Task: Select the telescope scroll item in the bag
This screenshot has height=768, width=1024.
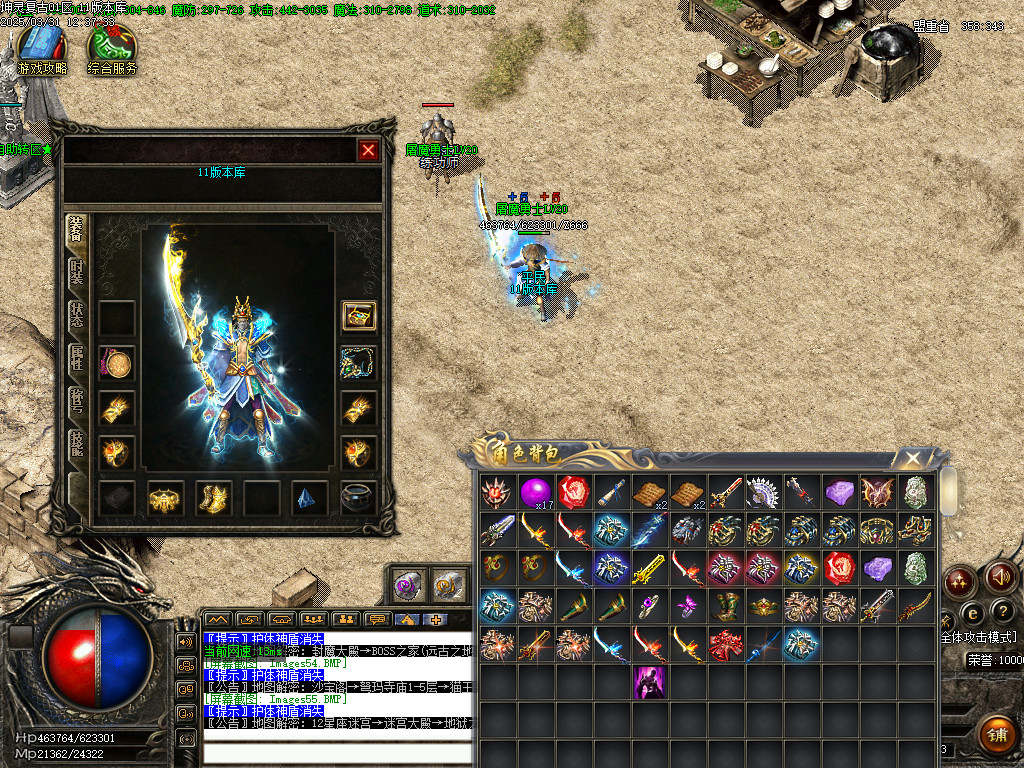Action: (612, 491)
